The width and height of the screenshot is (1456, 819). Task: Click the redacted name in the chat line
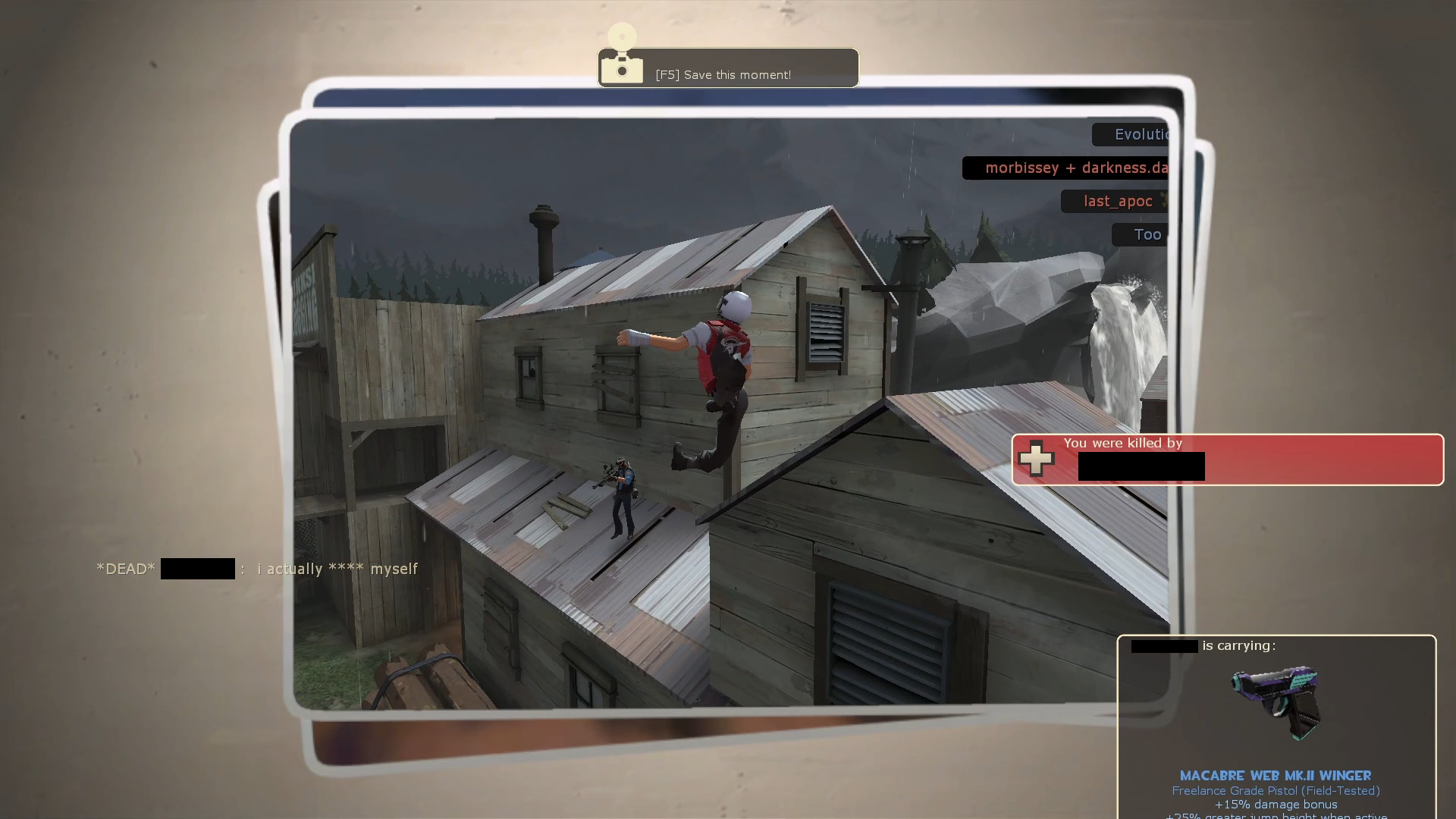[x=197, y=568]
